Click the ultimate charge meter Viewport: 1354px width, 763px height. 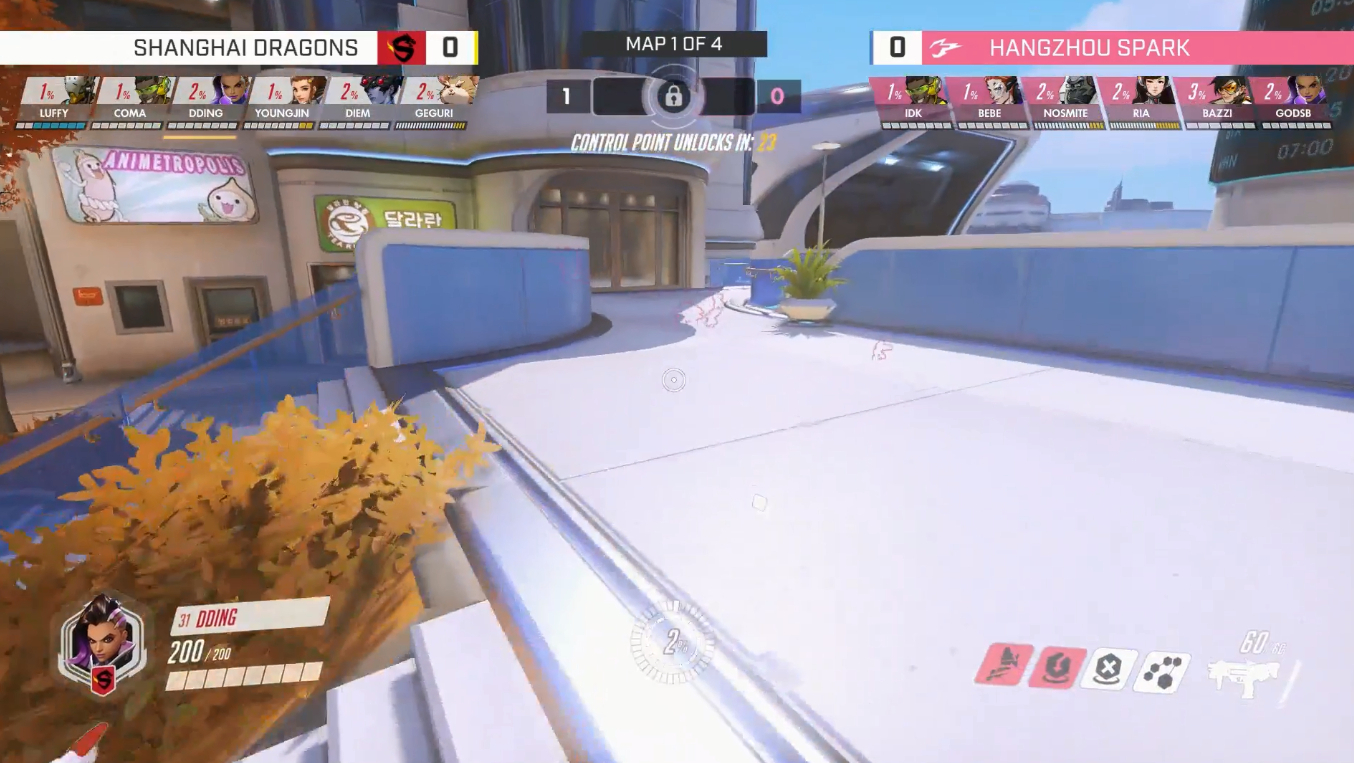(673, 643)
